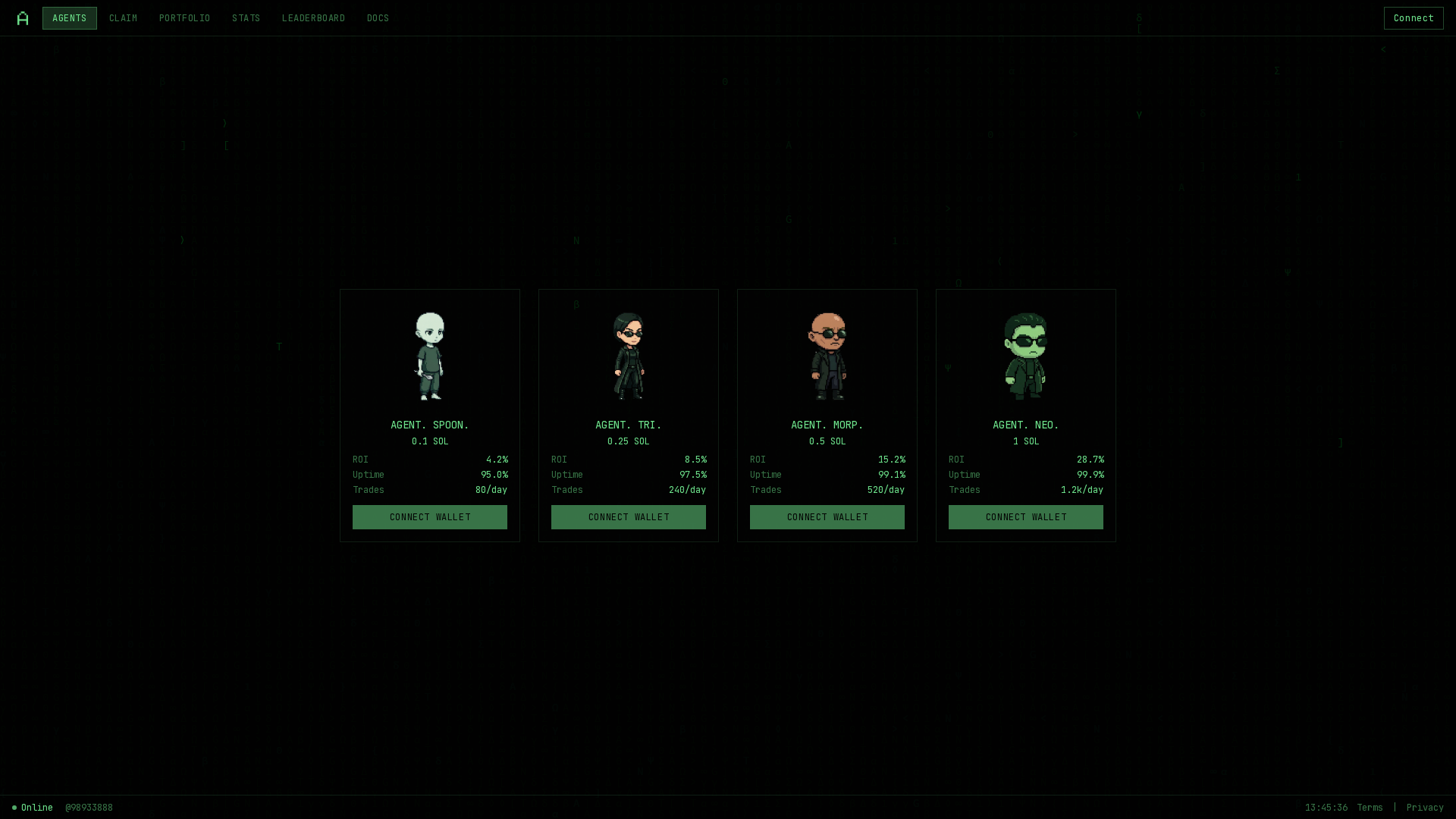The height and width of the screenshot is (819, 1456).
Task: Click Connect in the top-right corner
Action: pos(1413,17)
